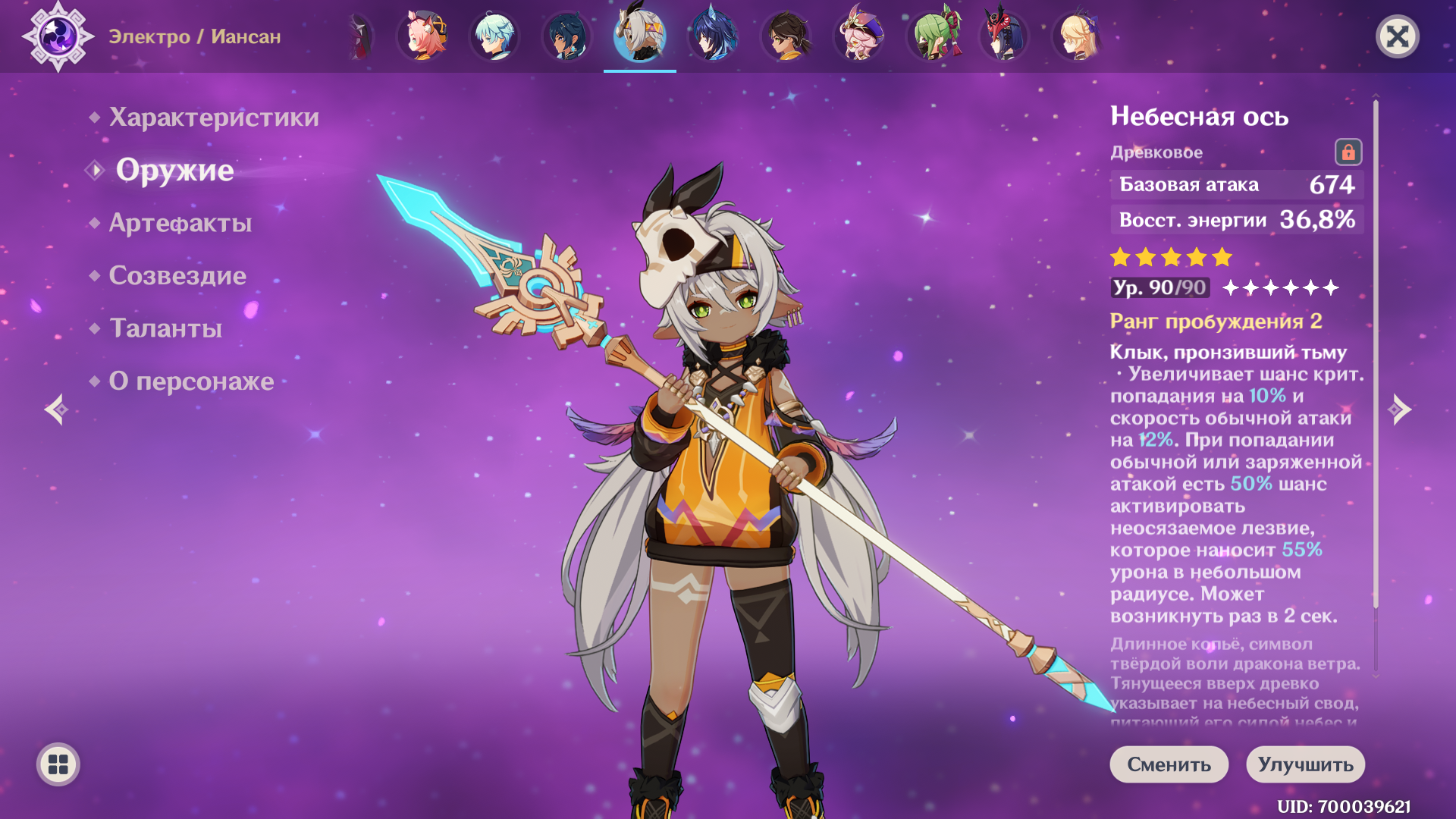Screen dimensions: 1456x819
Task: Go to the Артефакты section
Action: [180, 223]
